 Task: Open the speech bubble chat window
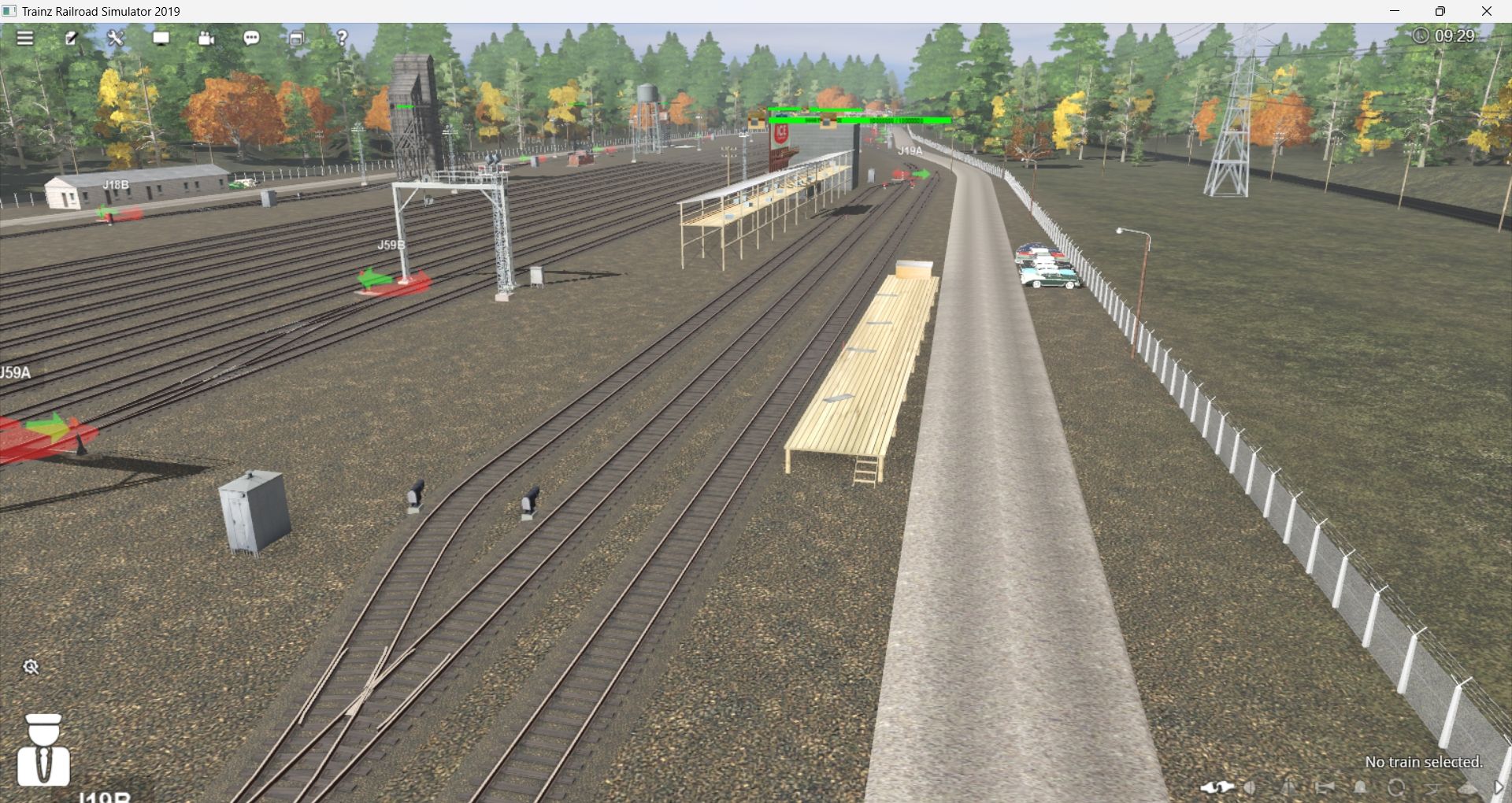point(252,38)
